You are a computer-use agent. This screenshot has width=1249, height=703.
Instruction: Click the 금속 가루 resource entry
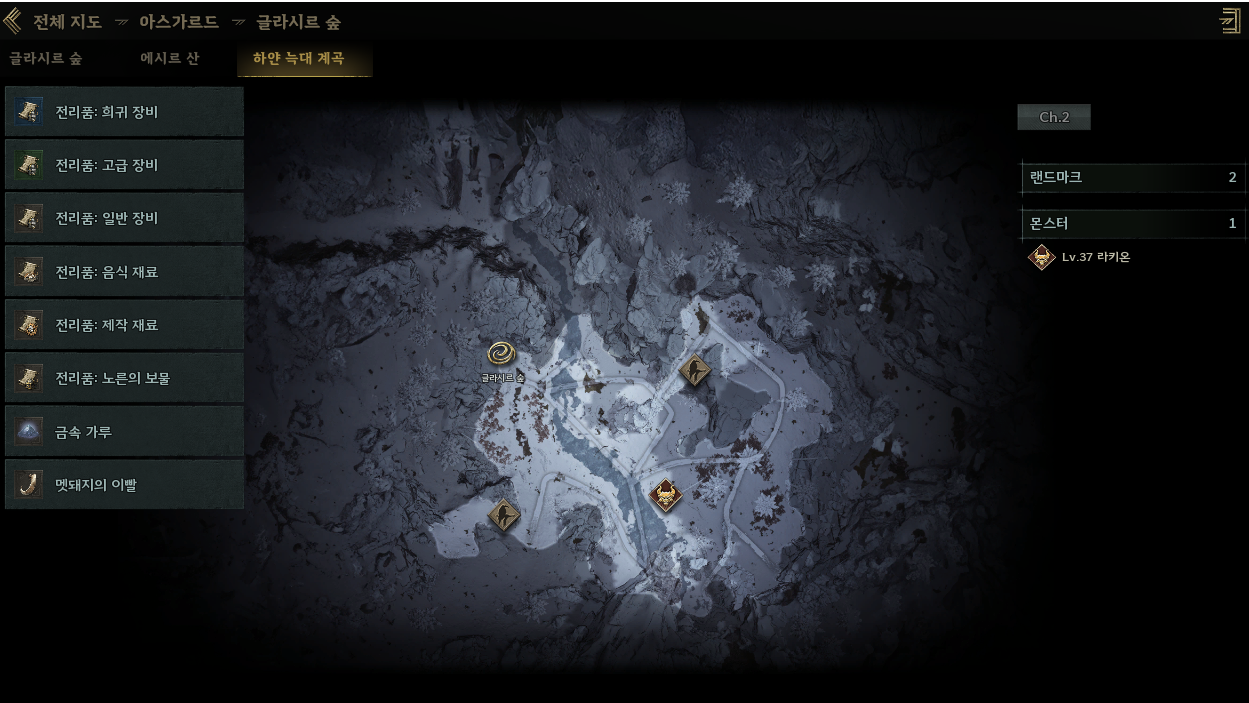tap(125, 432)
